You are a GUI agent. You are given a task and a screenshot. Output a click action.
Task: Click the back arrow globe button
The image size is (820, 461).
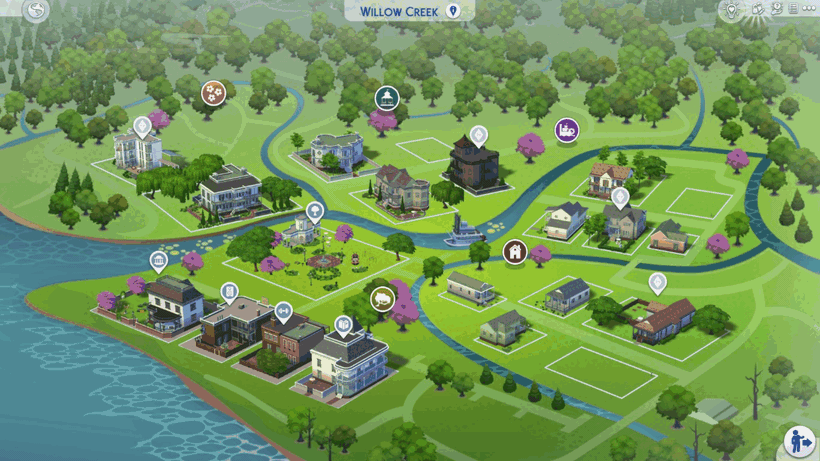coord(36,11)
